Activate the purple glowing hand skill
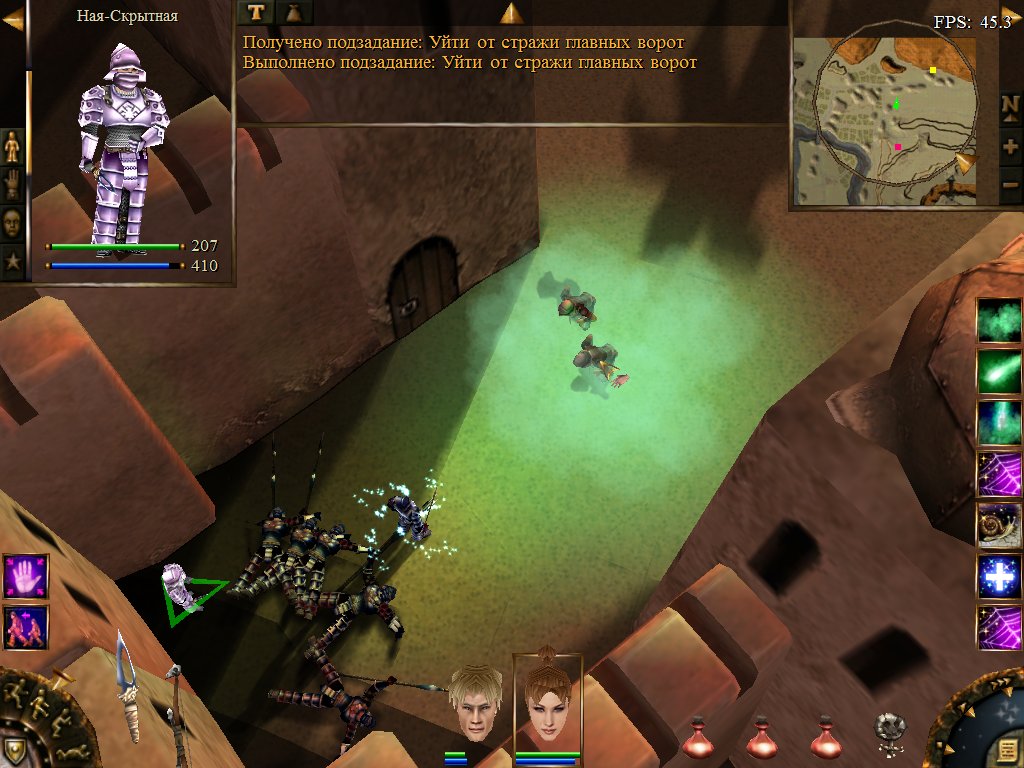Viewport: 1024px width, 768px height. tap(25, 576)
